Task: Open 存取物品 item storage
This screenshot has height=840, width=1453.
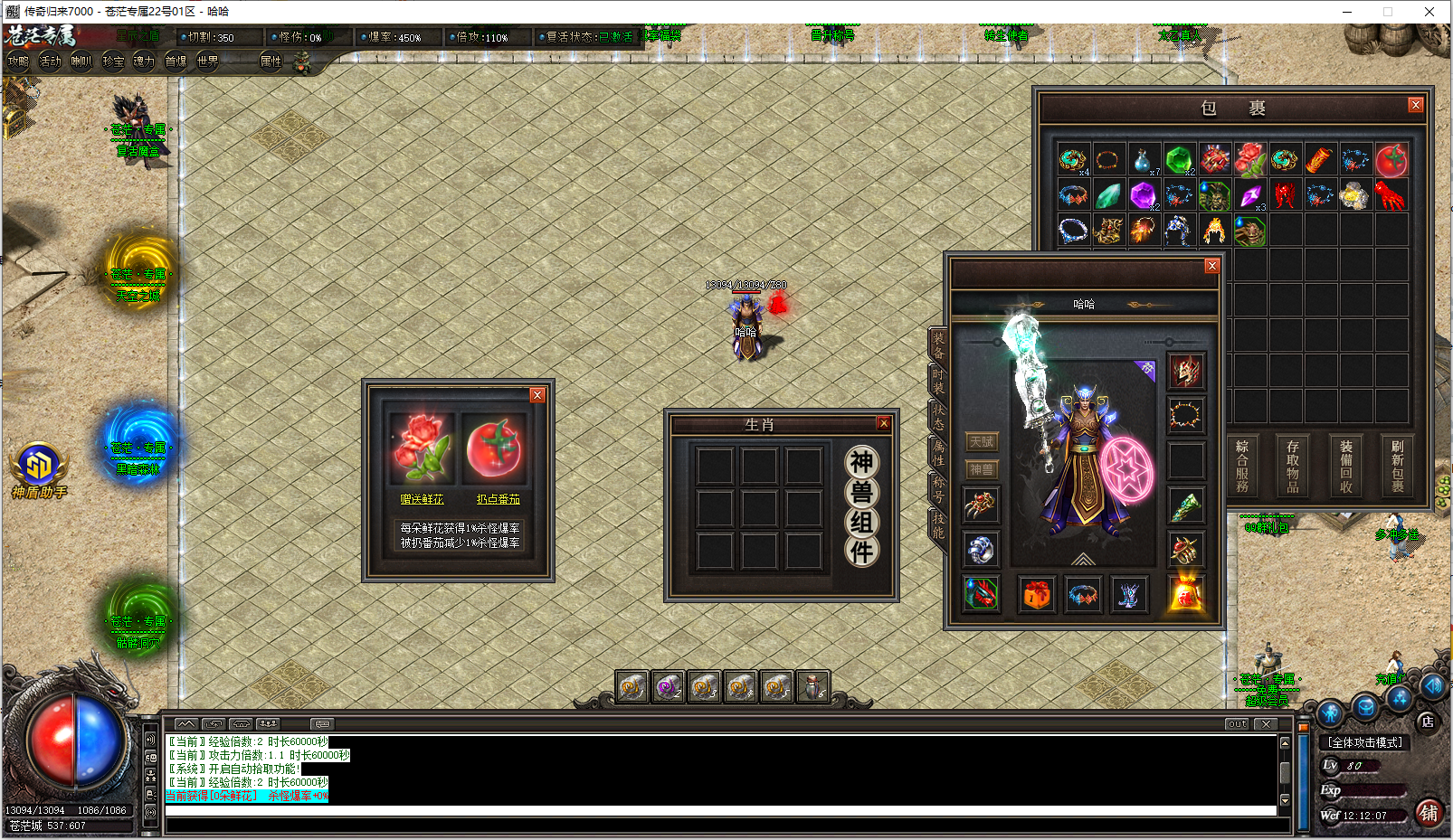Action: pyautogui.click(x=1293, y=467)
